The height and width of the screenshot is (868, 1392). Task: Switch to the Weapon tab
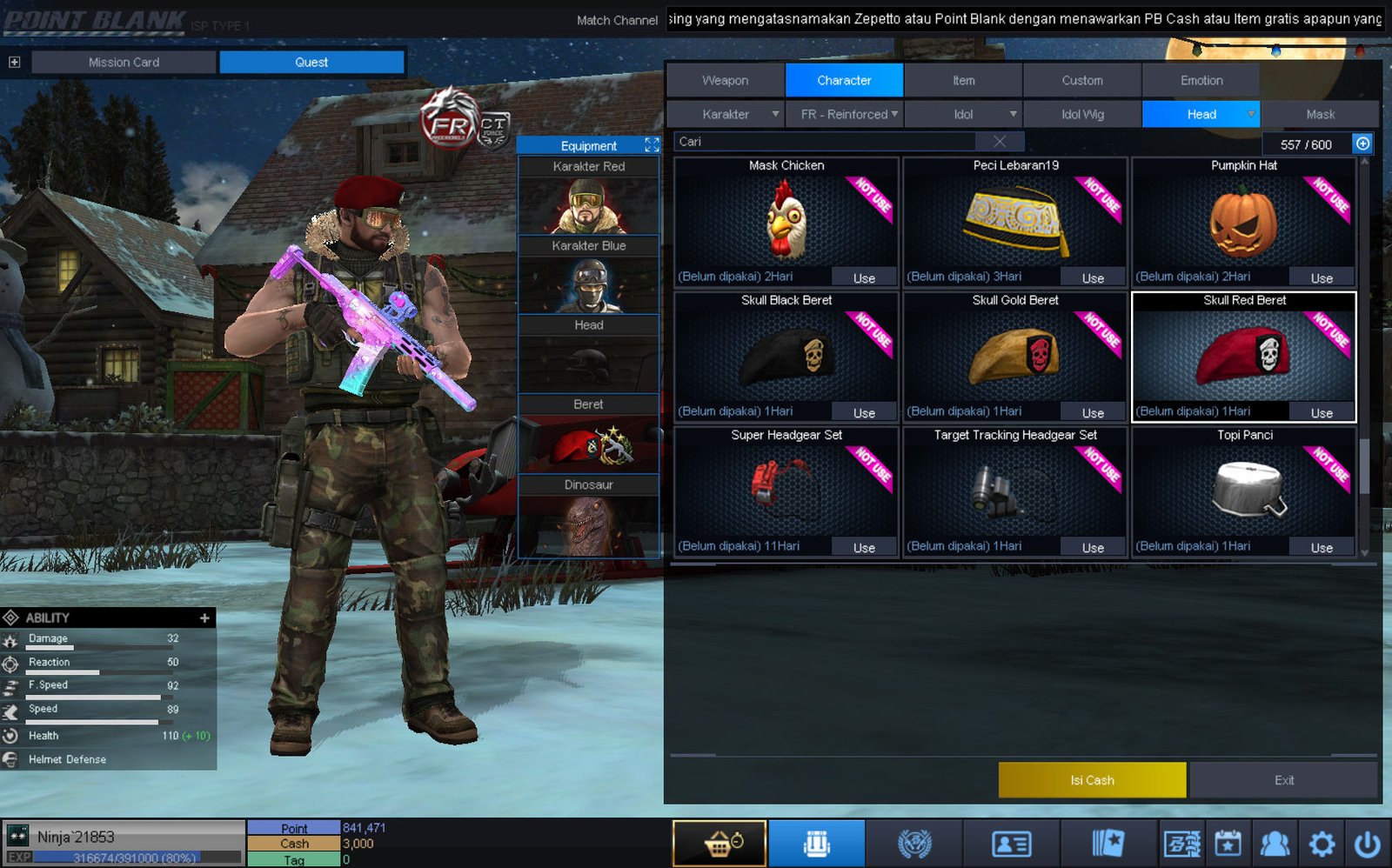[x=725, y=80]
